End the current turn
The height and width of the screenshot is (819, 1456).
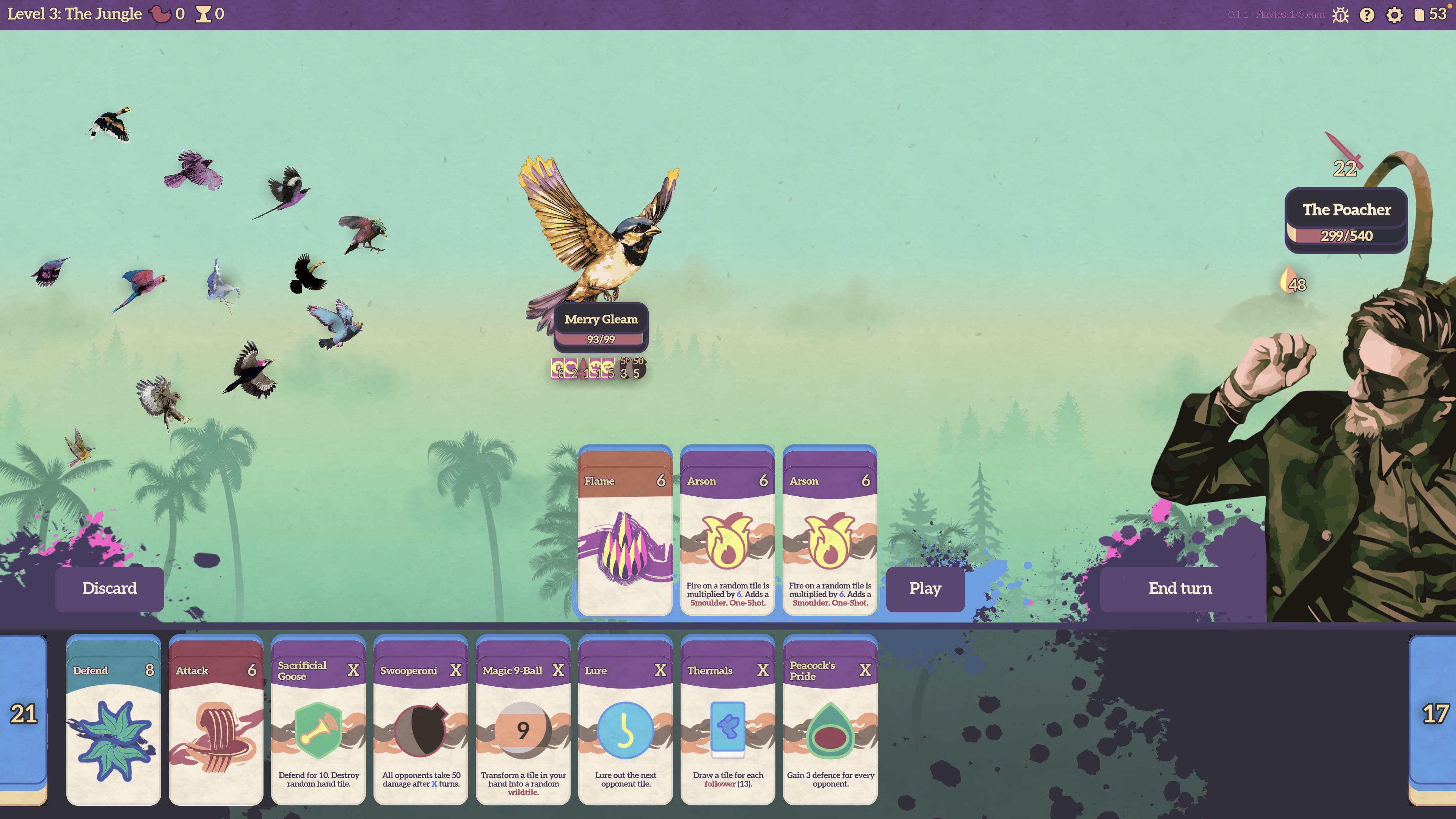(x=1180, y=588)
